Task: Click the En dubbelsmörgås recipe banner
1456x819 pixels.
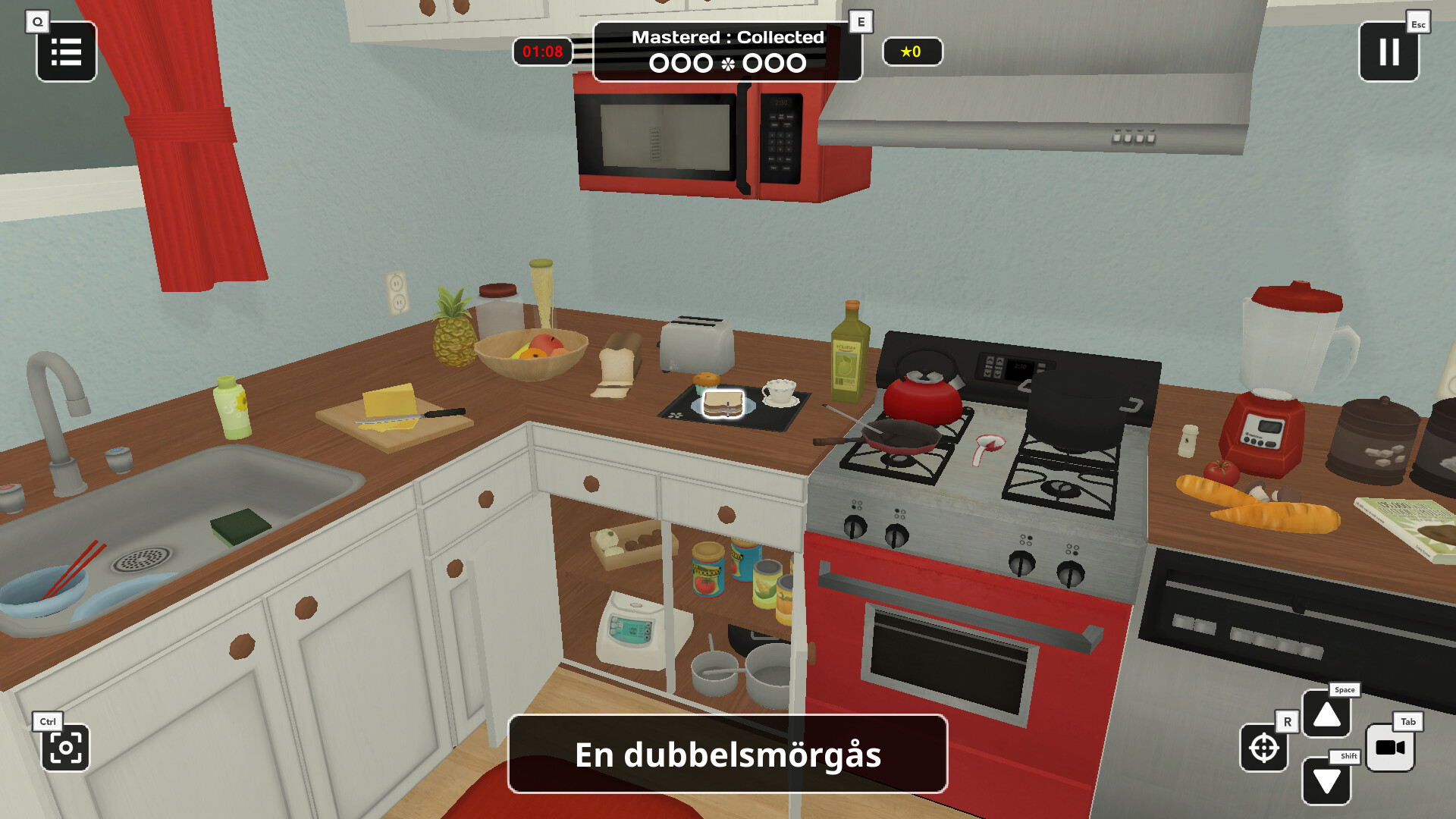Action: pyautogui.click(x=727, y=754)
